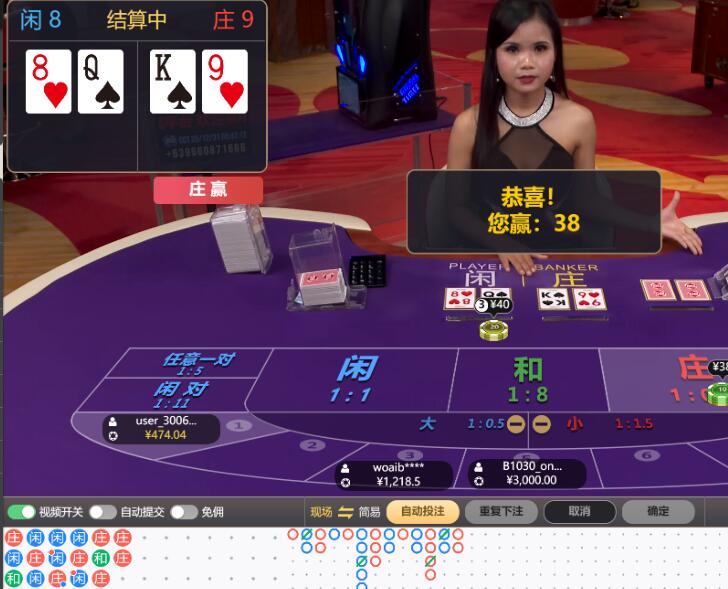The height and width of the screenshot is (589, 728).
Task: Open player user_3006 seat info
Action: point(162,428)
